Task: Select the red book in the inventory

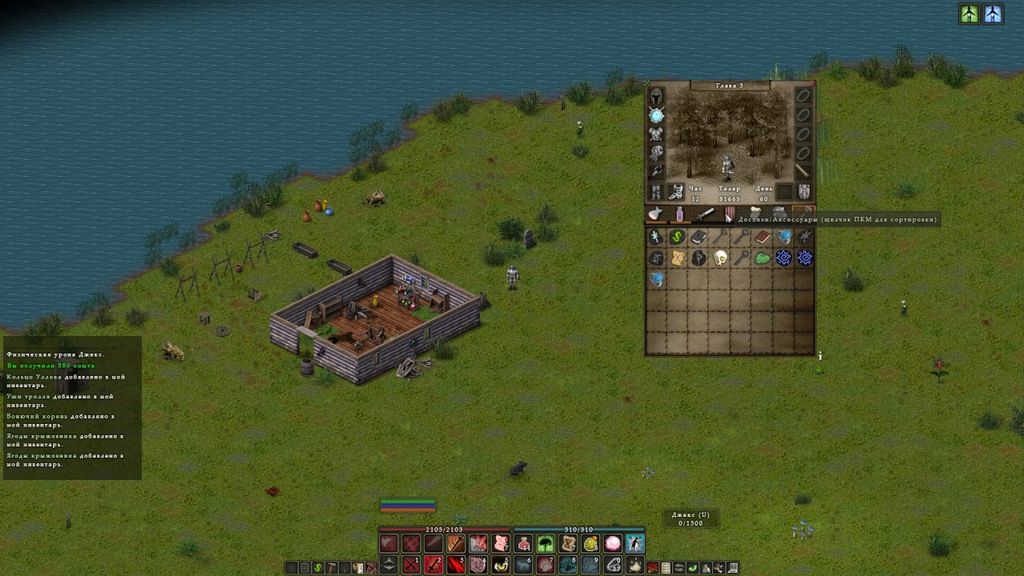Action: 762,237
